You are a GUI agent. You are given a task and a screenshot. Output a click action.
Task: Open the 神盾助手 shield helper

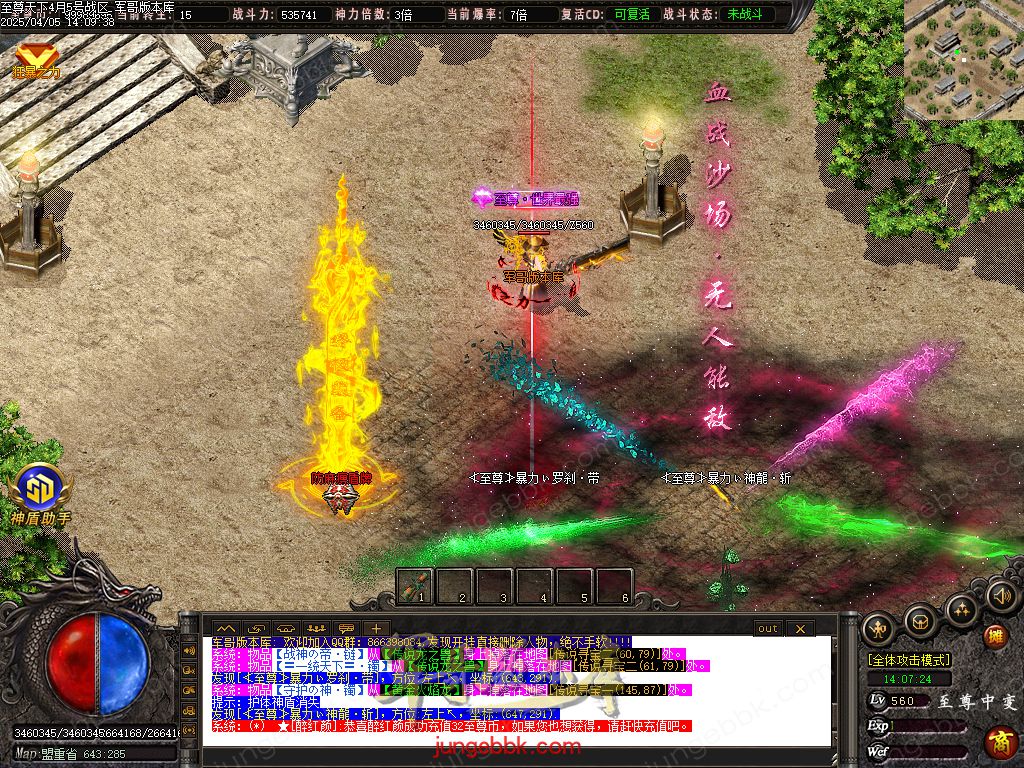[x=41, y=491]
